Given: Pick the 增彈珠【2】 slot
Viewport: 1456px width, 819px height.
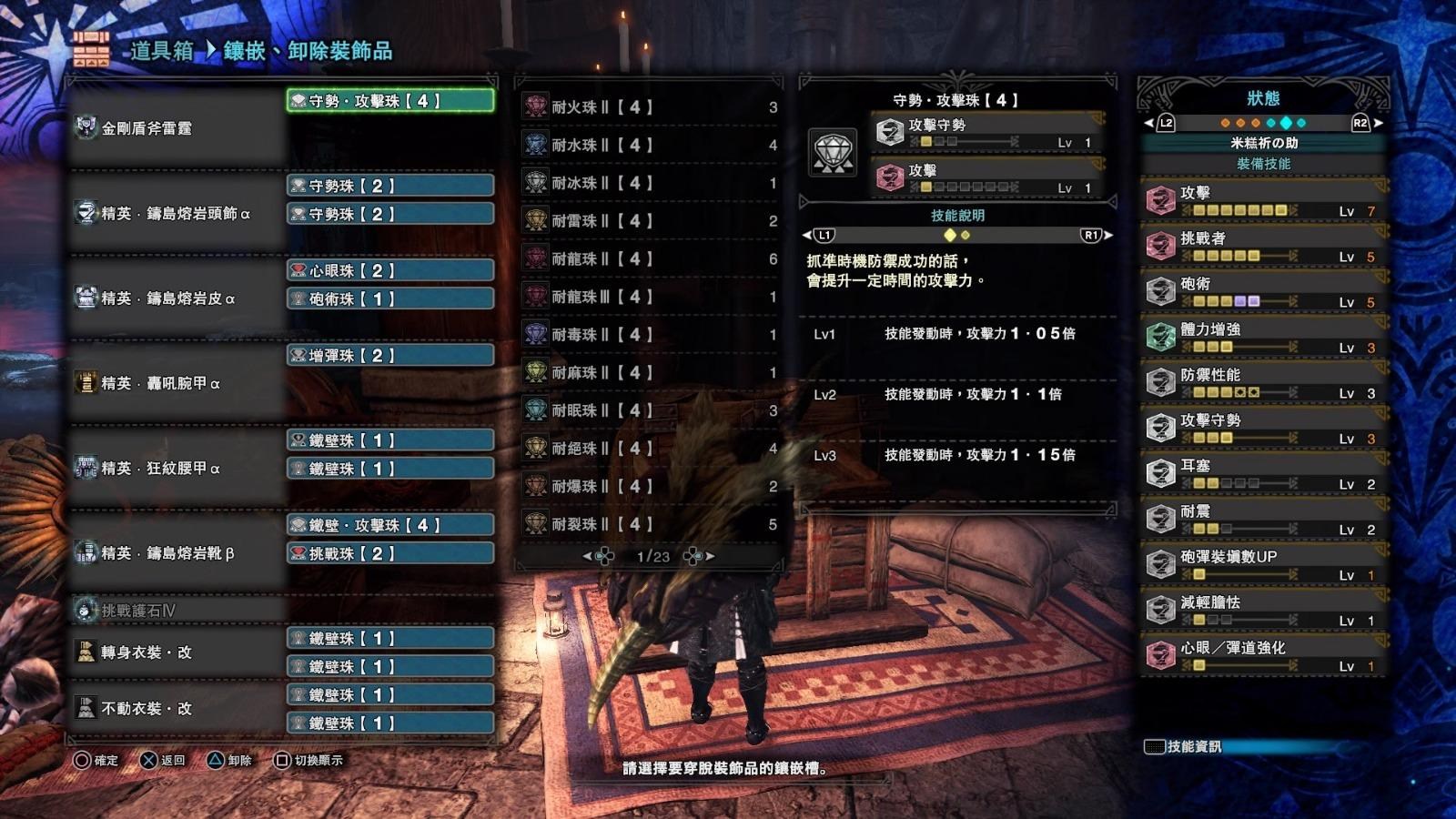Looking at the screenshot, I should point(390,355).
